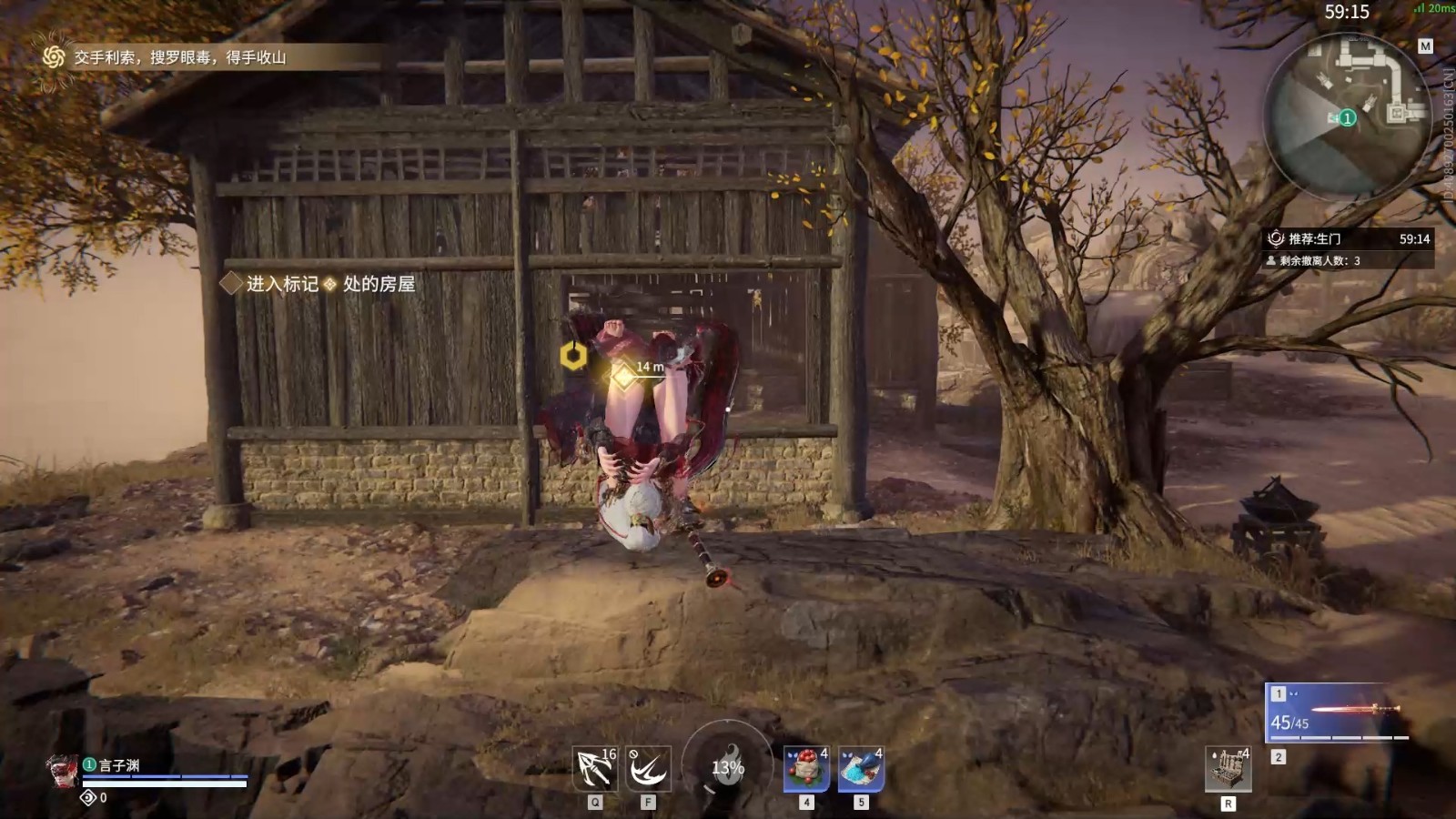Click the yellow hexagon objective marker
This screenshot has height=819, width=1456.
[573, 356]
